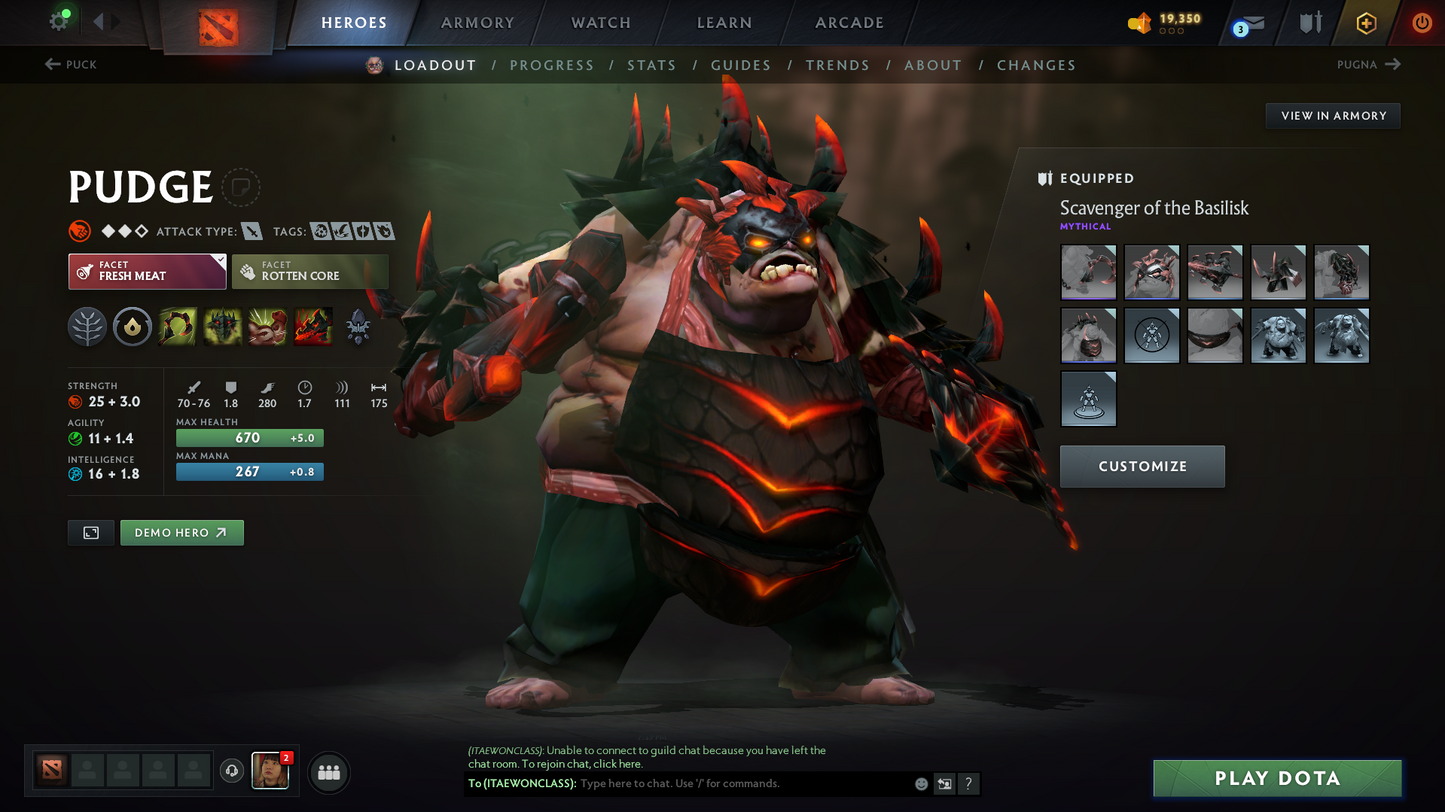The image size is (1445, 812).
Task: Show the Stats section
Action: (651, 65)
